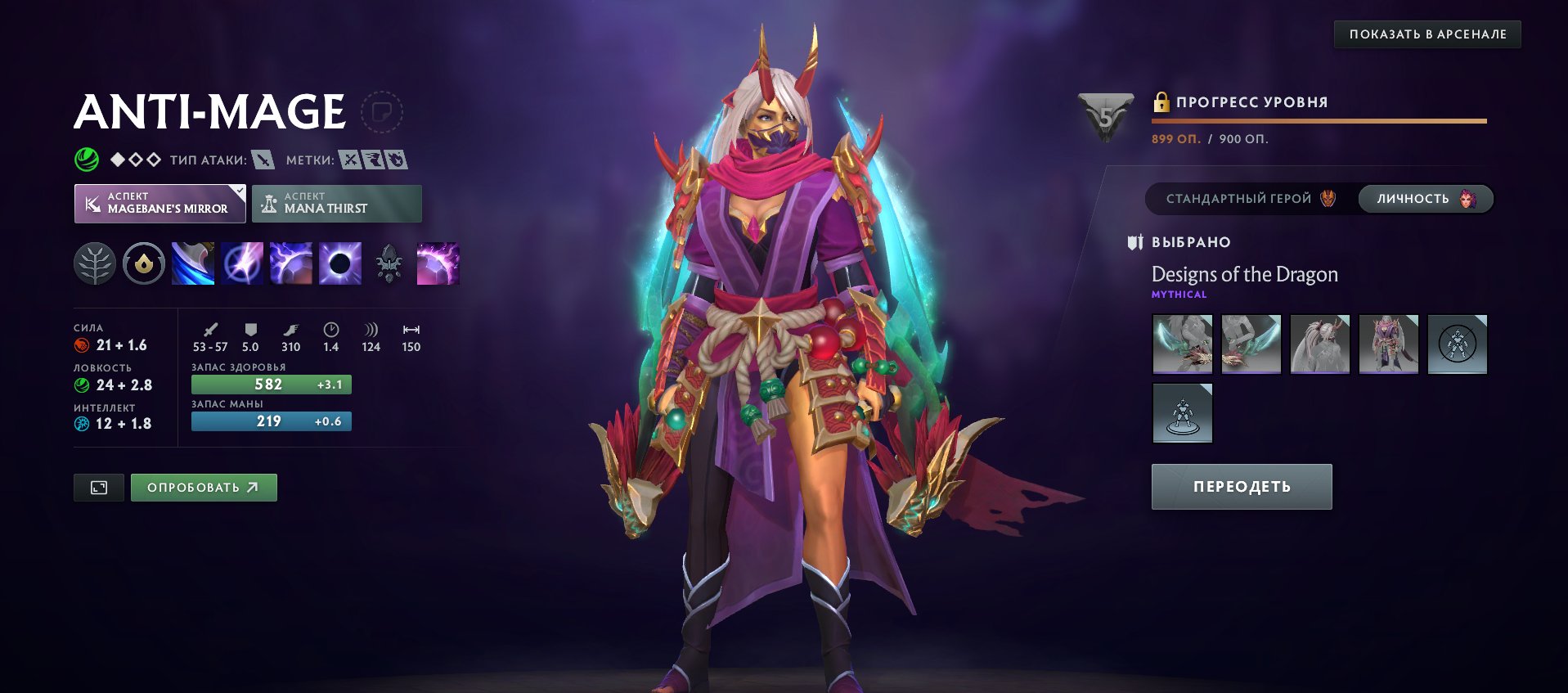Click the Counterspell ability icon
The image size is (1568, 693).
290,263
